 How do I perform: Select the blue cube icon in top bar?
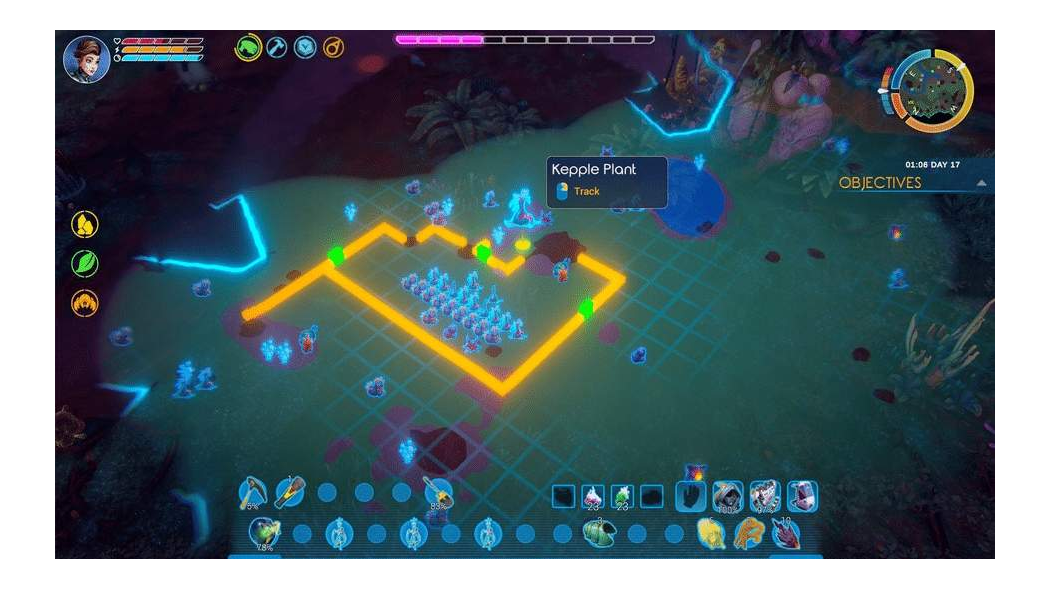click(x=304, y=47)
